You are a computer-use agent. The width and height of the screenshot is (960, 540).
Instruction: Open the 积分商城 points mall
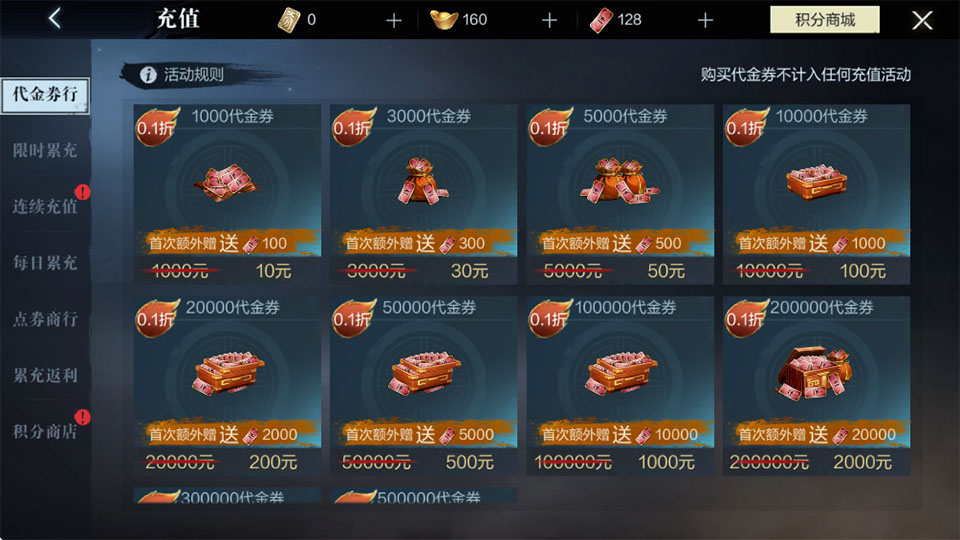[824, 20]
